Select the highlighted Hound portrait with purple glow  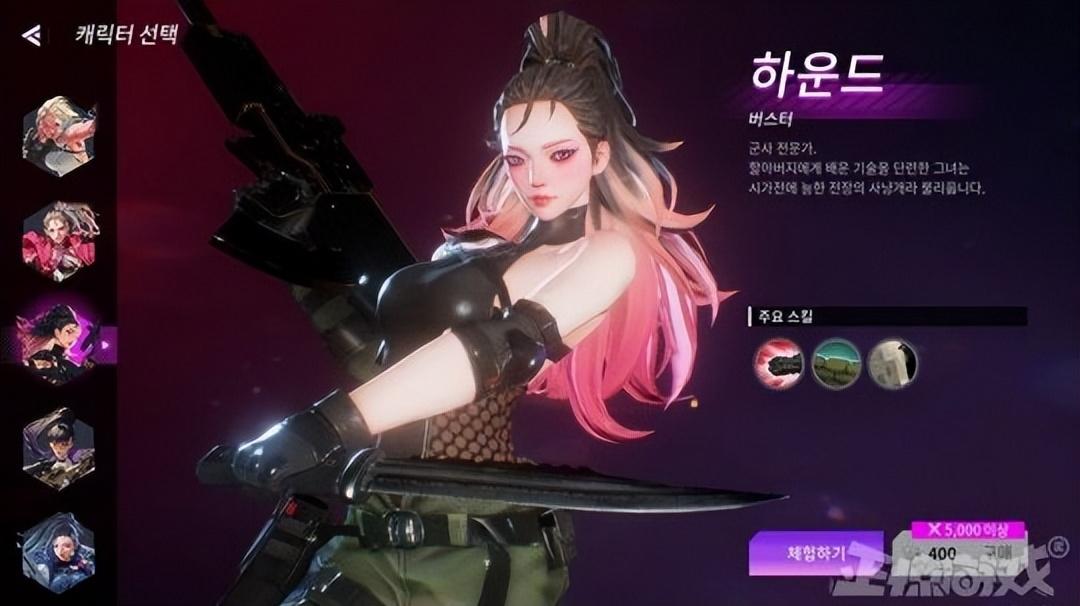coord(59,343)
